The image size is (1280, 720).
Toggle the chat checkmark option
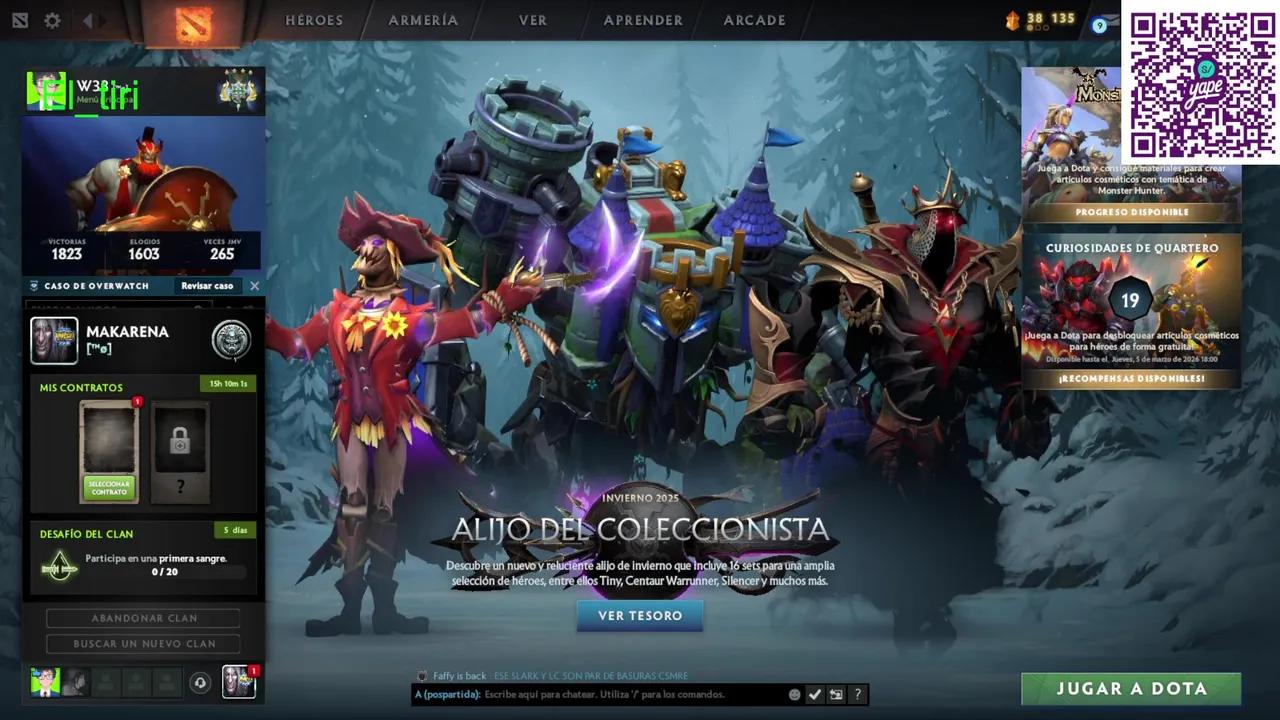coord(815,694)
